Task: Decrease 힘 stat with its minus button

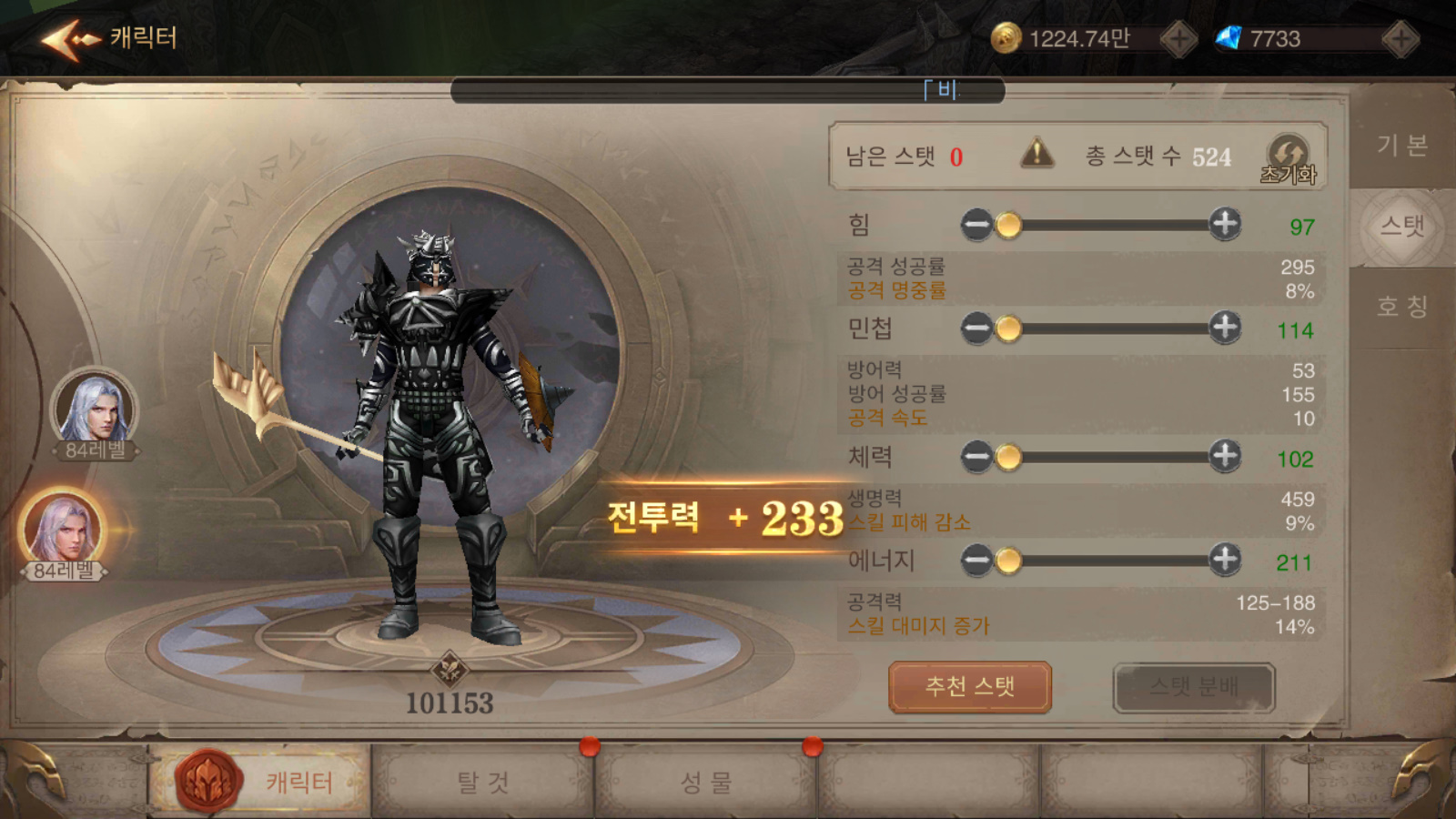Action: tap(976, 224)
